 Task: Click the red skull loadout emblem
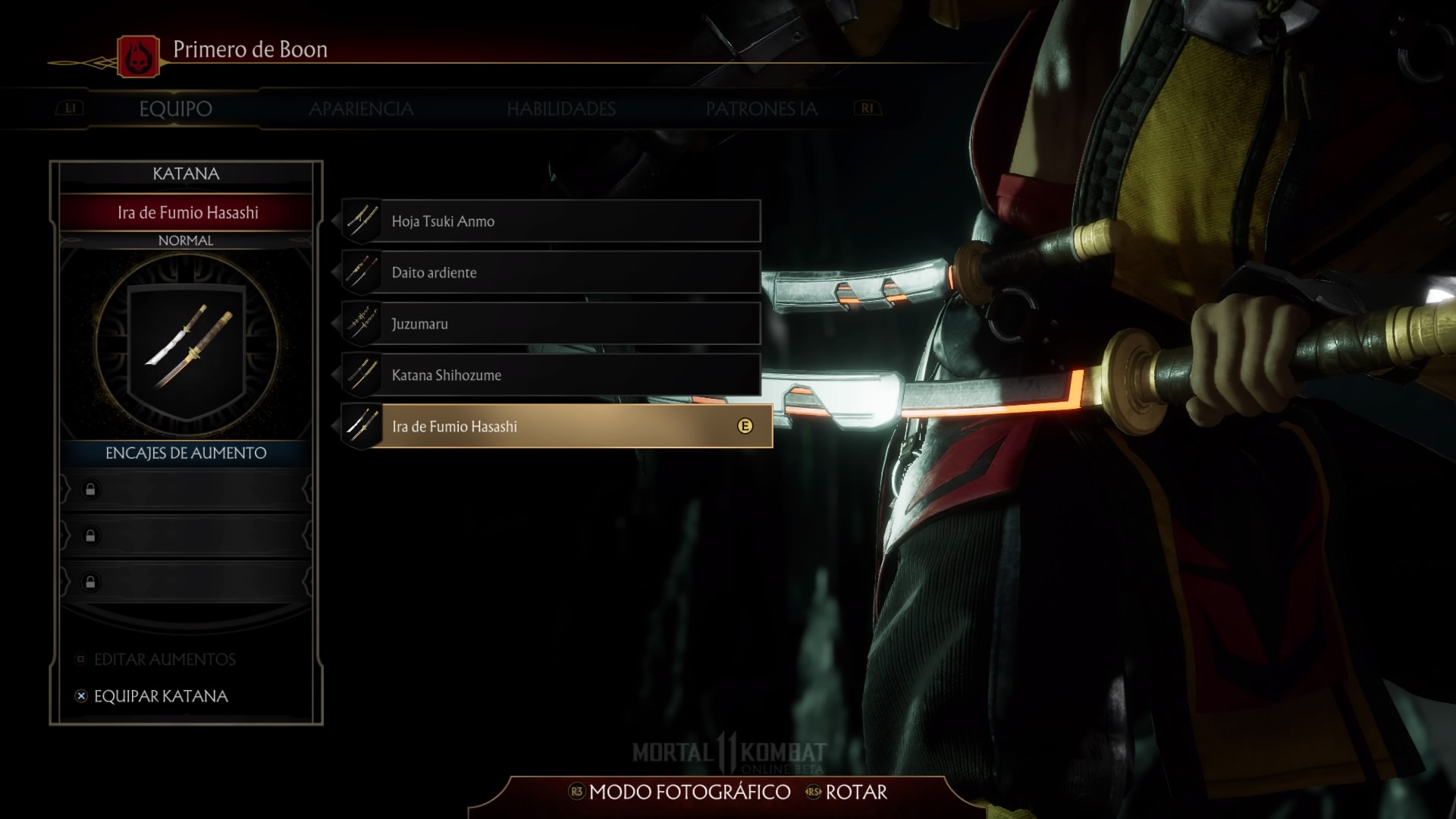(x=139, y=56)
